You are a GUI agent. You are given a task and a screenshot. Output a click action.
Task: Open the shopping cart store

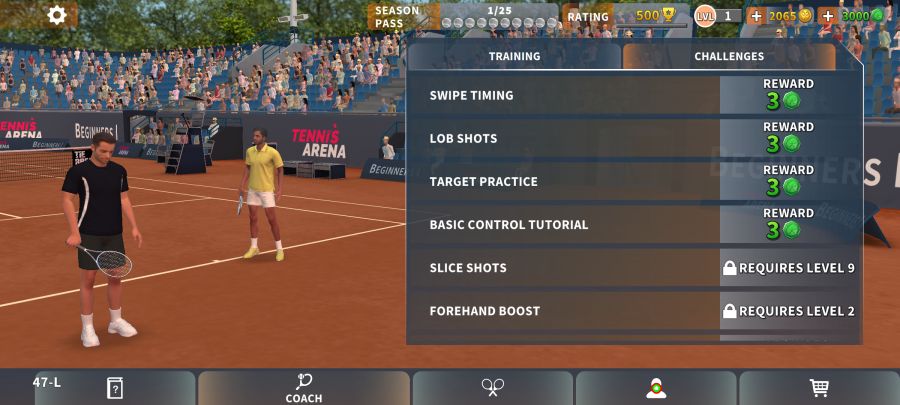(819, 388)
